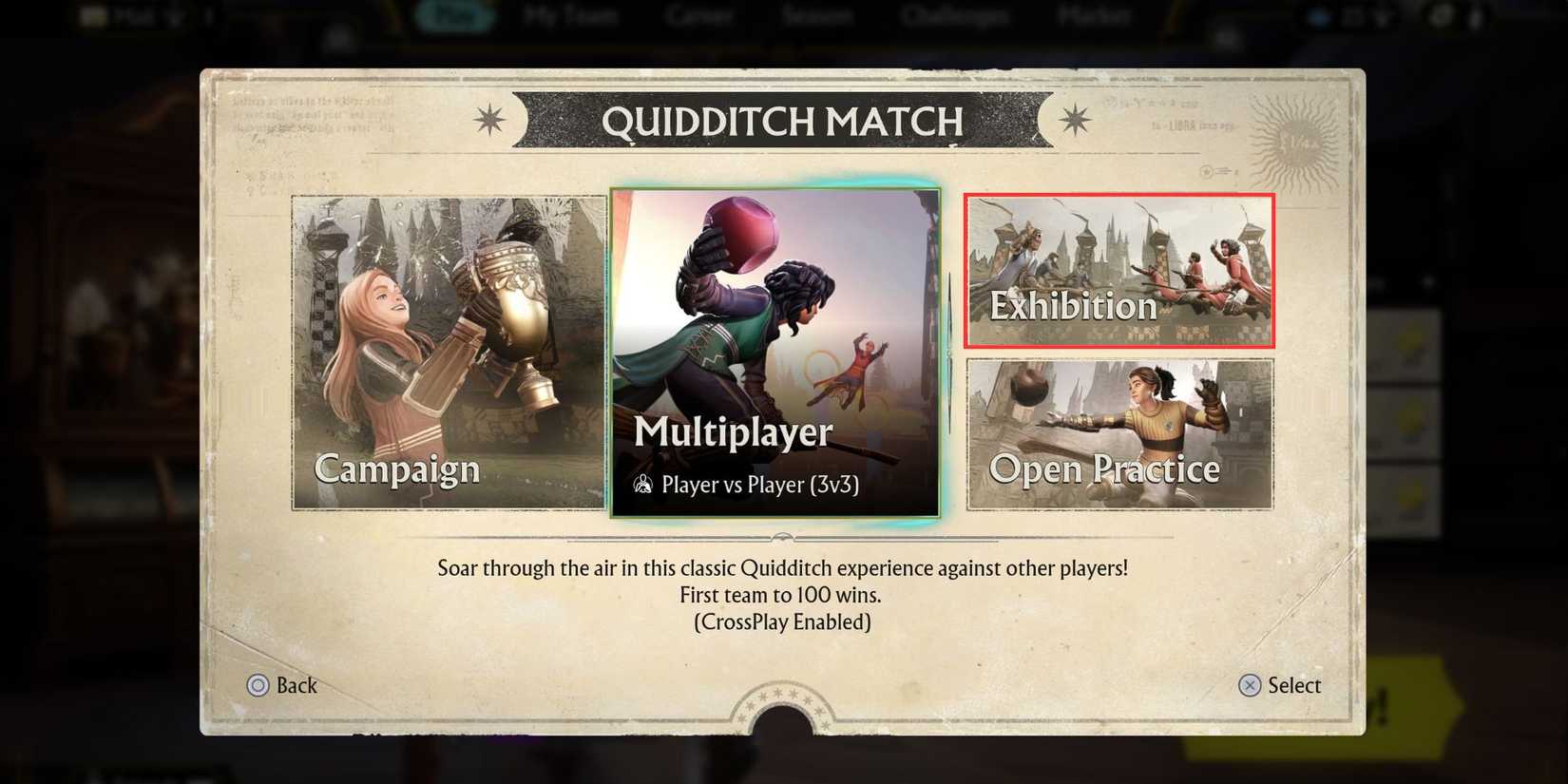1568x784 pixels.
Task: Click the notification icon beside the Mail button
Action: (x=209, y=14)
